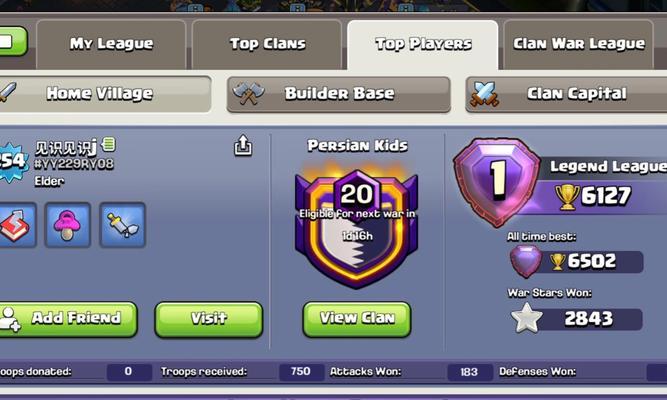Switch to the My League tab
This screenshot has width=667, height=400.
(111, 44)
